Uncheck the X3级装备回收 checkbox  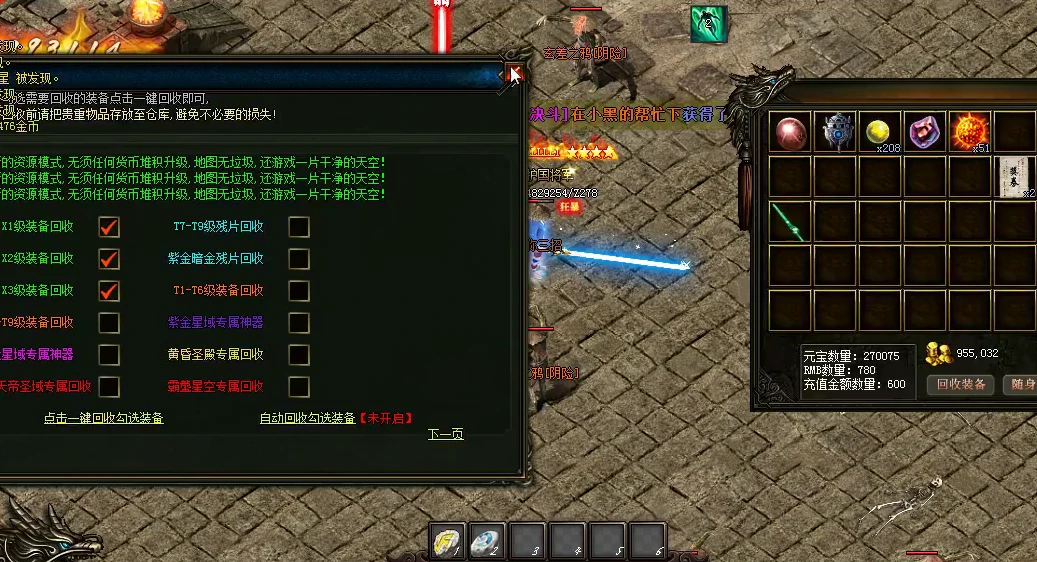point(109,291)
